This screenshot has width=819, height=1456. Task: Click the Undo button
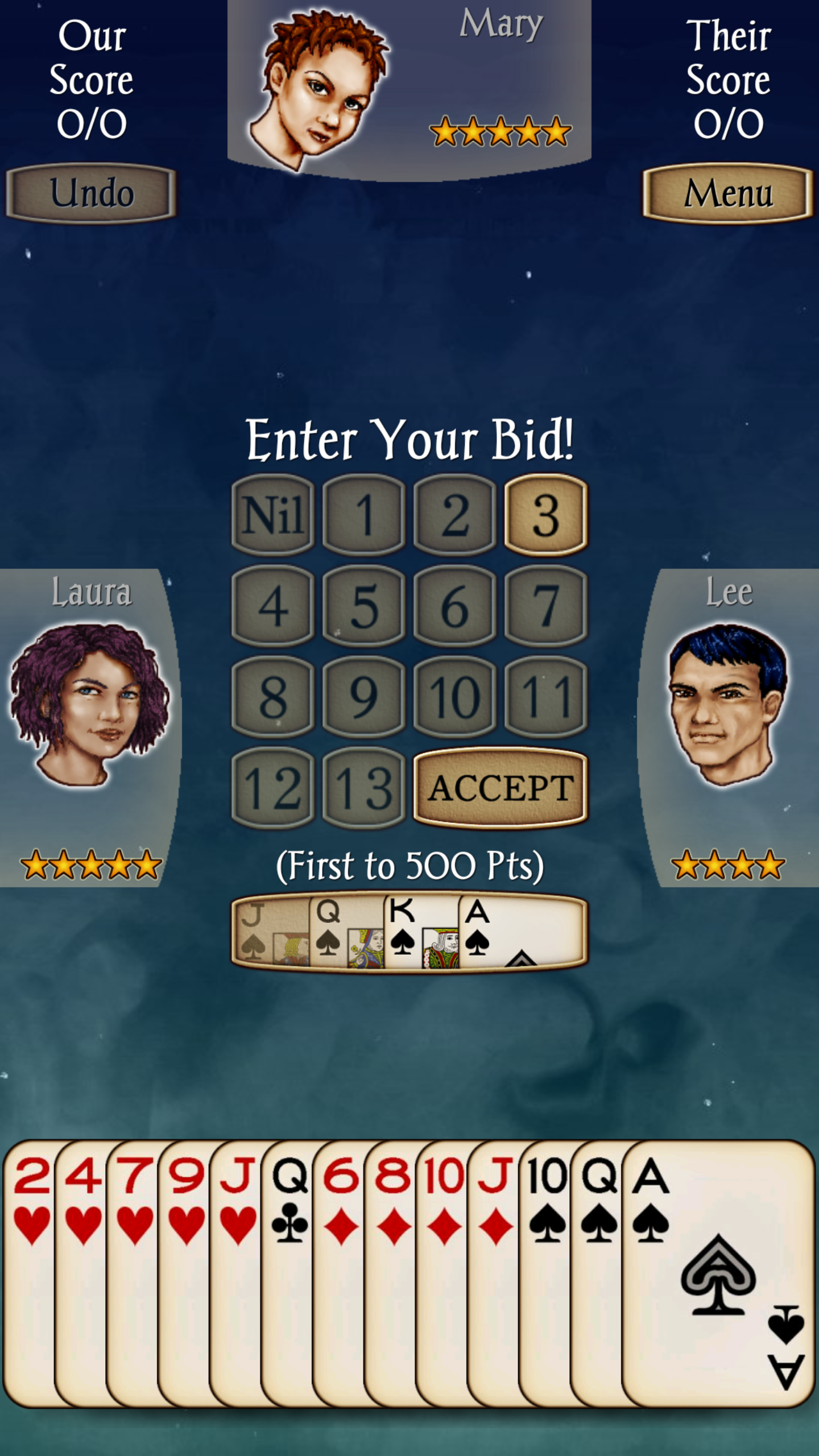92,193
